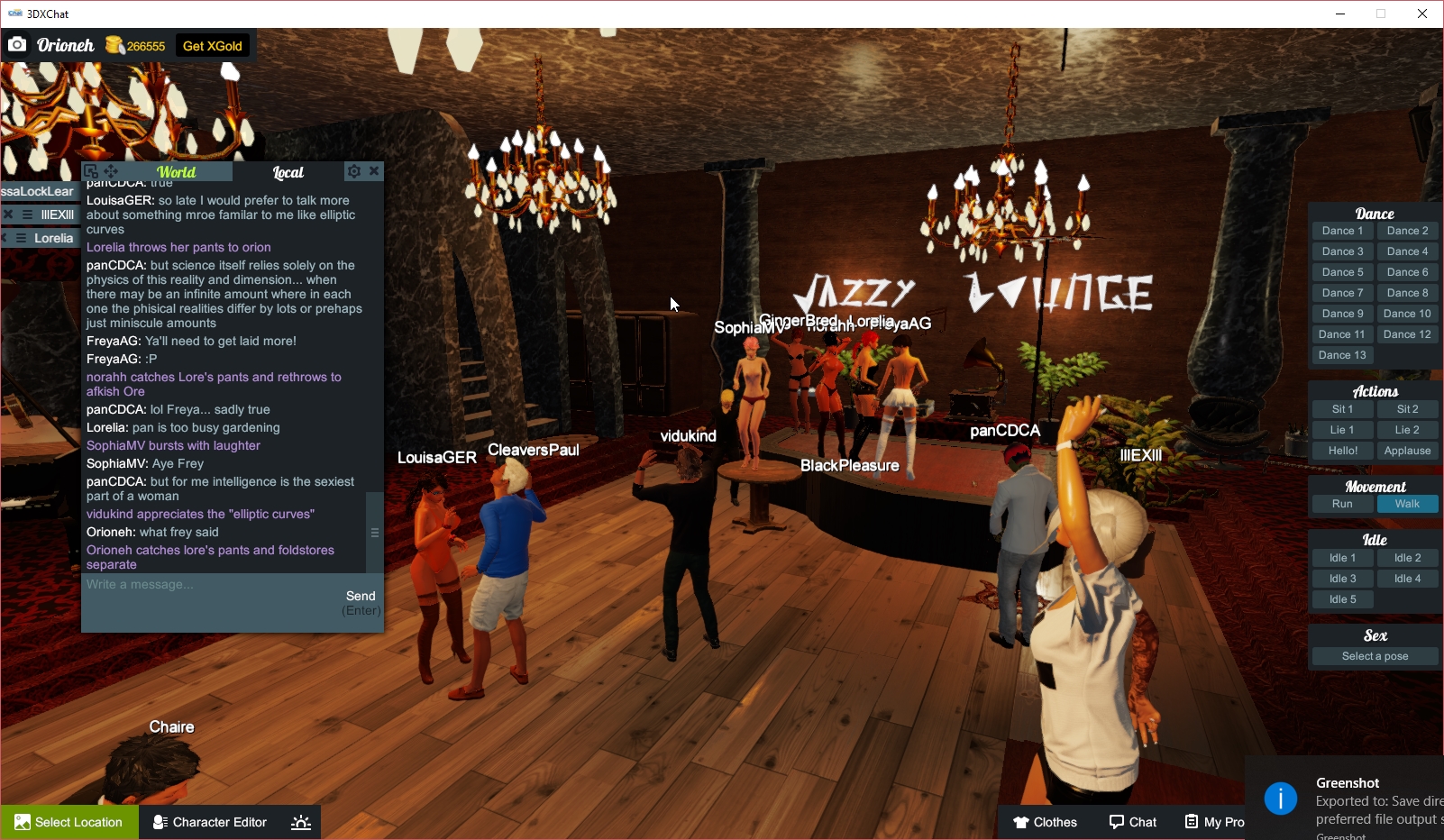Click the camera screenshot icon top left
The height and width of the screenshot is (840, 1444).
pos(17,43)
